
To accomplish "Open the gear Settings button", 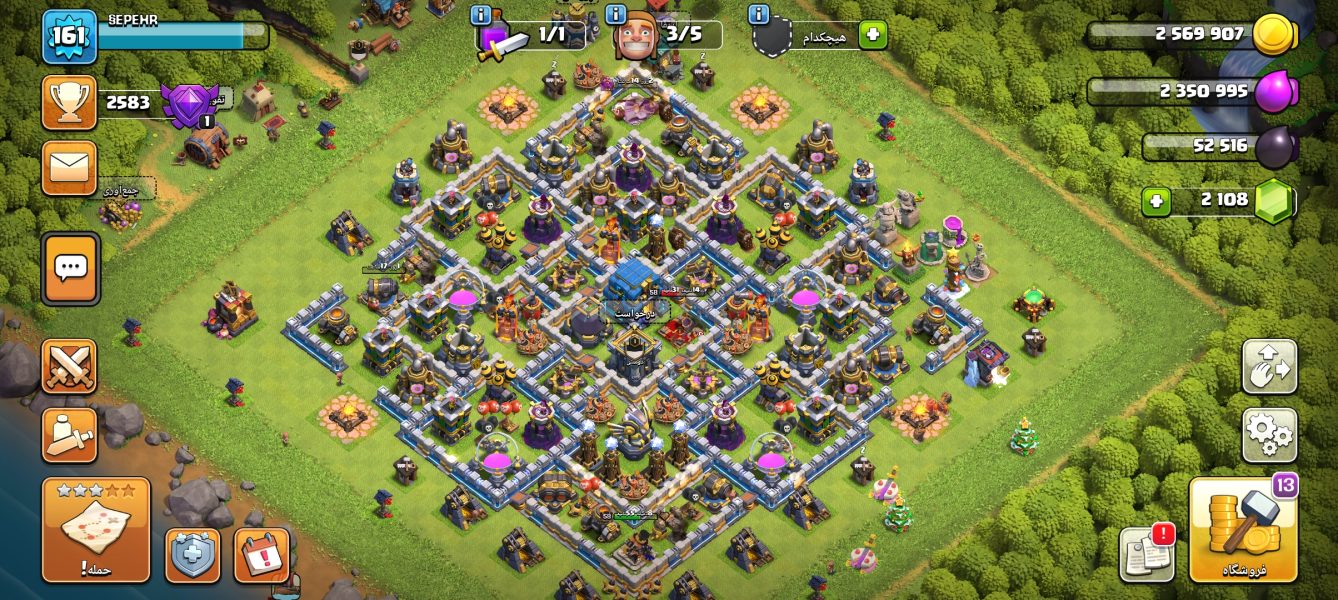I will click(1269, 435).
